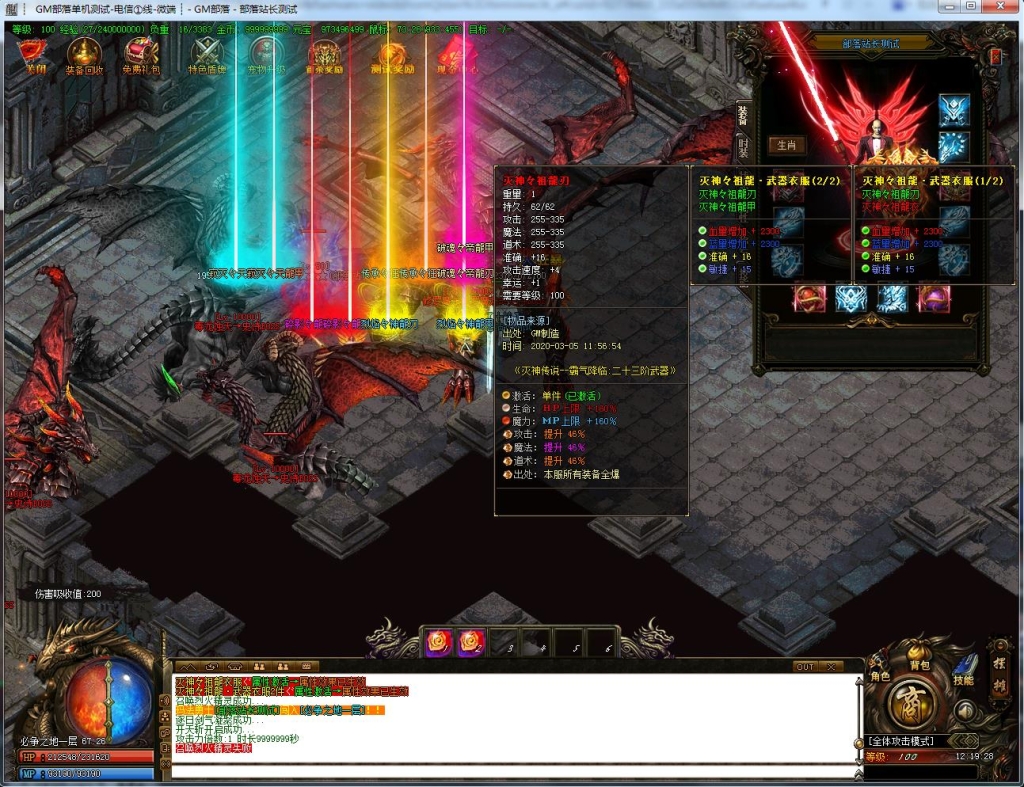1024x787 pixels.
Task: Open the 宠物升级 pet upgrade icon
Action: [x=266, y=54]
